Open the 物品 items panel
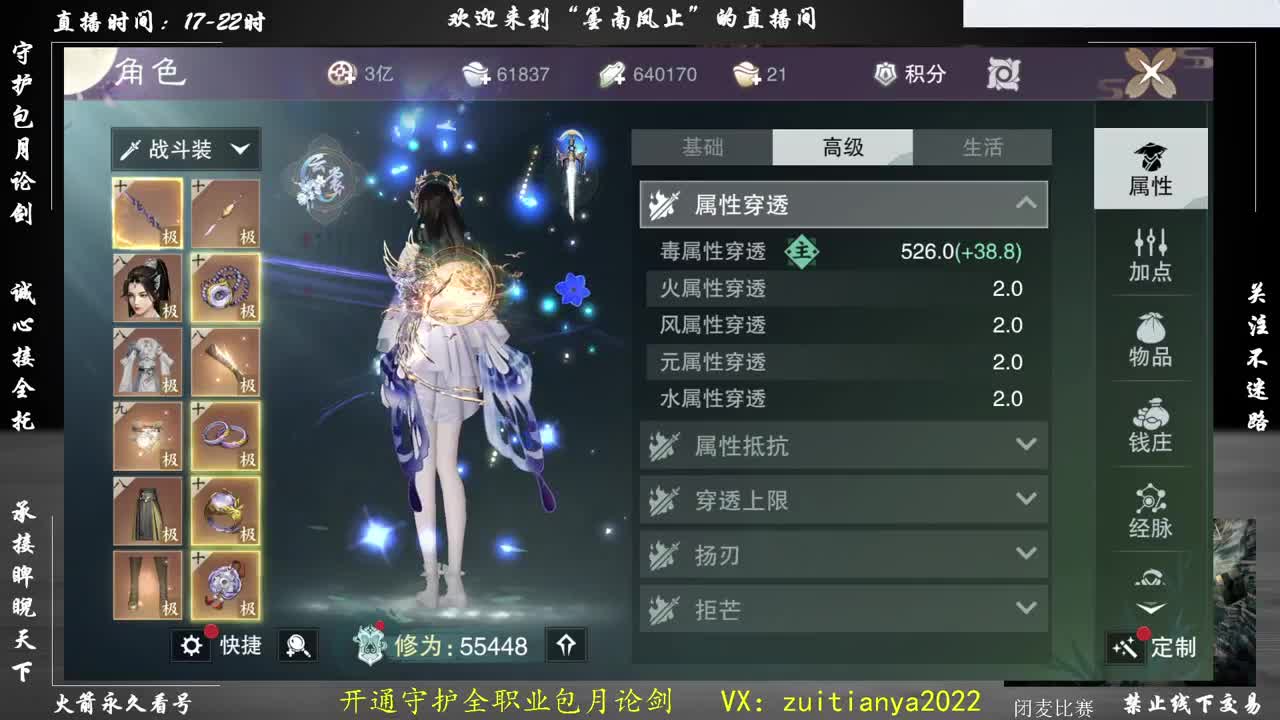Image resolution: width=1280 pixels, height=720 pixels. tap(1151, 340)
